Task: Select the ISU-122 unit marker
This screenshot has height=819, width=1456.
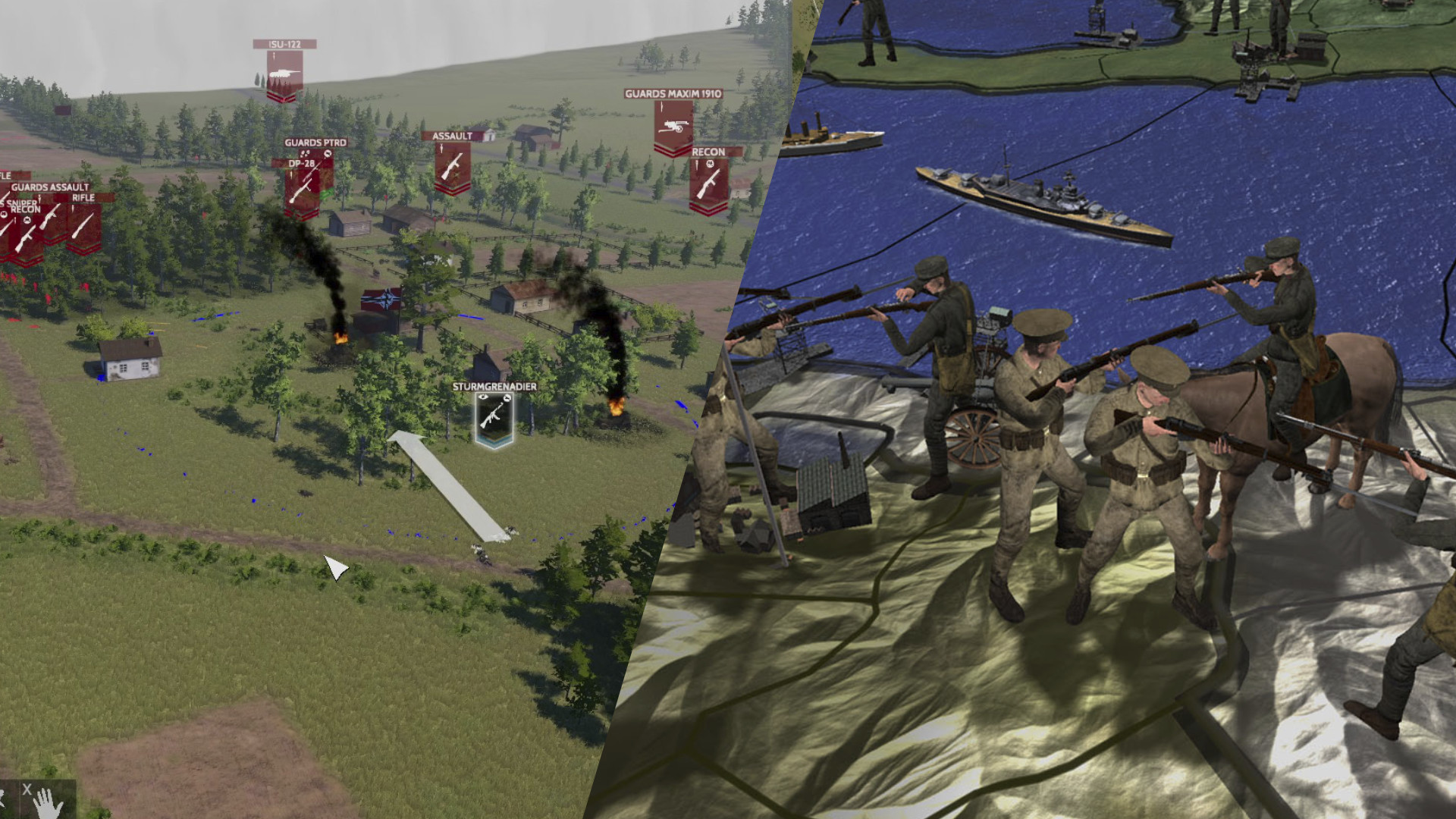Action: point(284,74)
